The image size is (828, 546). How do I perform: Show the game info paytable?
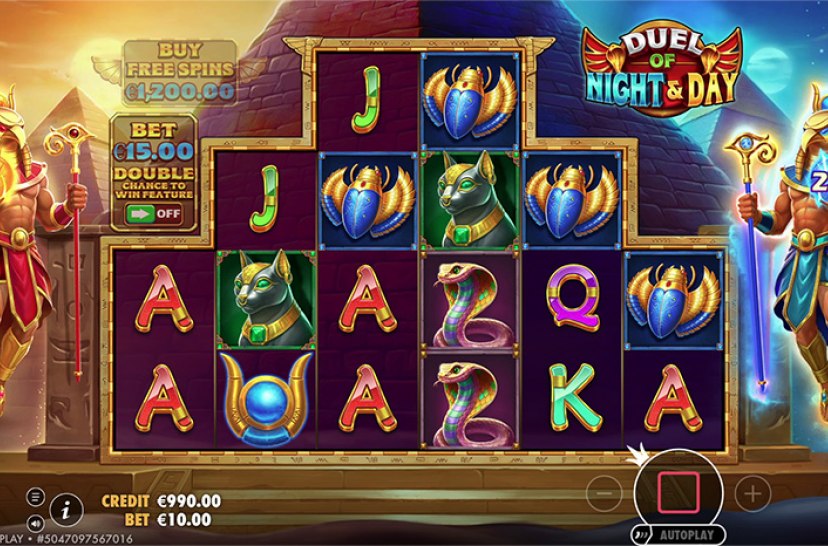pos(65,509)
